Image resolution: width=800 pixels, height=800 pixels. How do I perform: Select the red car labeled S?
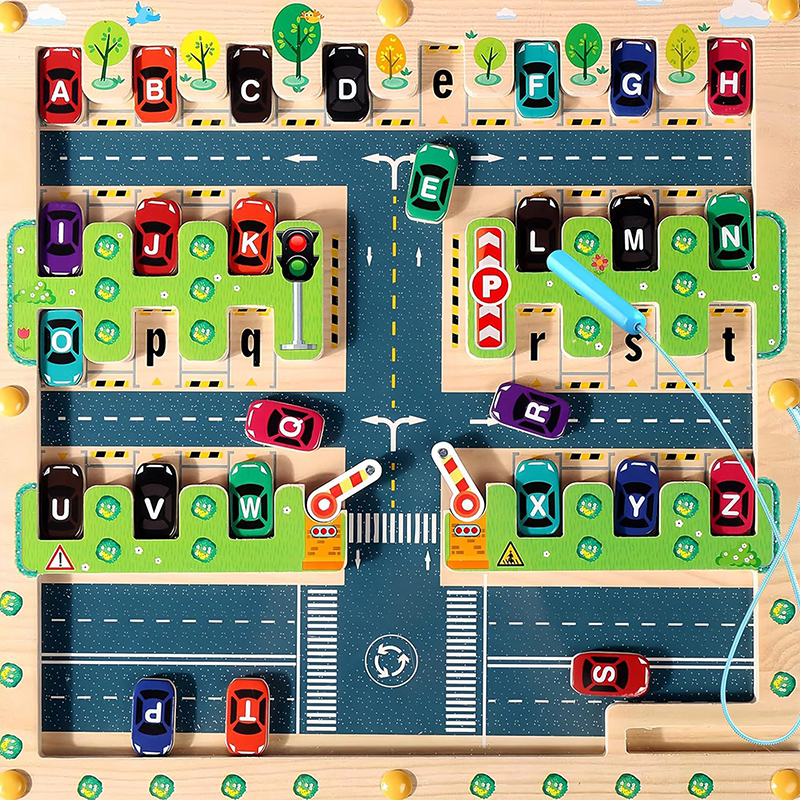[610, 673]
